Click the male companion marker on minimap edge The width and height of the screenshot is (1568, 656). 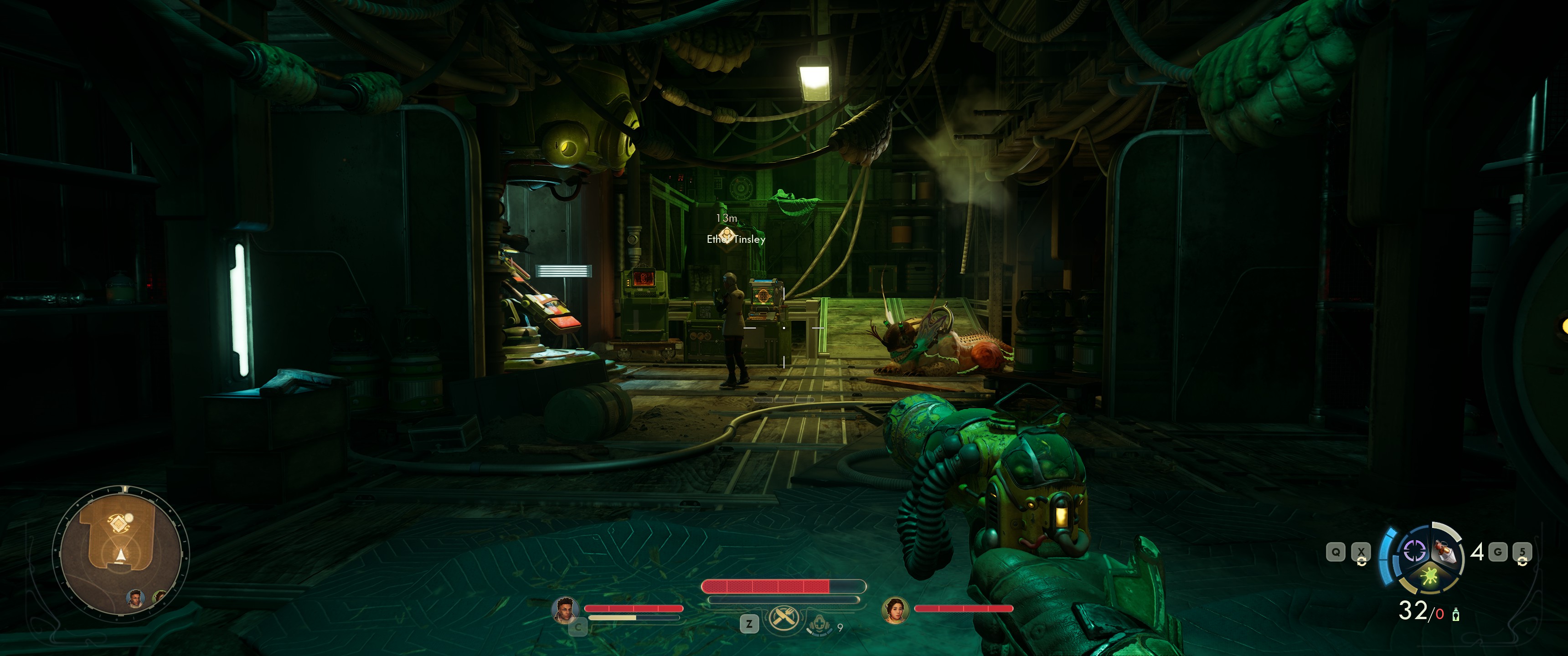[135, 598]
